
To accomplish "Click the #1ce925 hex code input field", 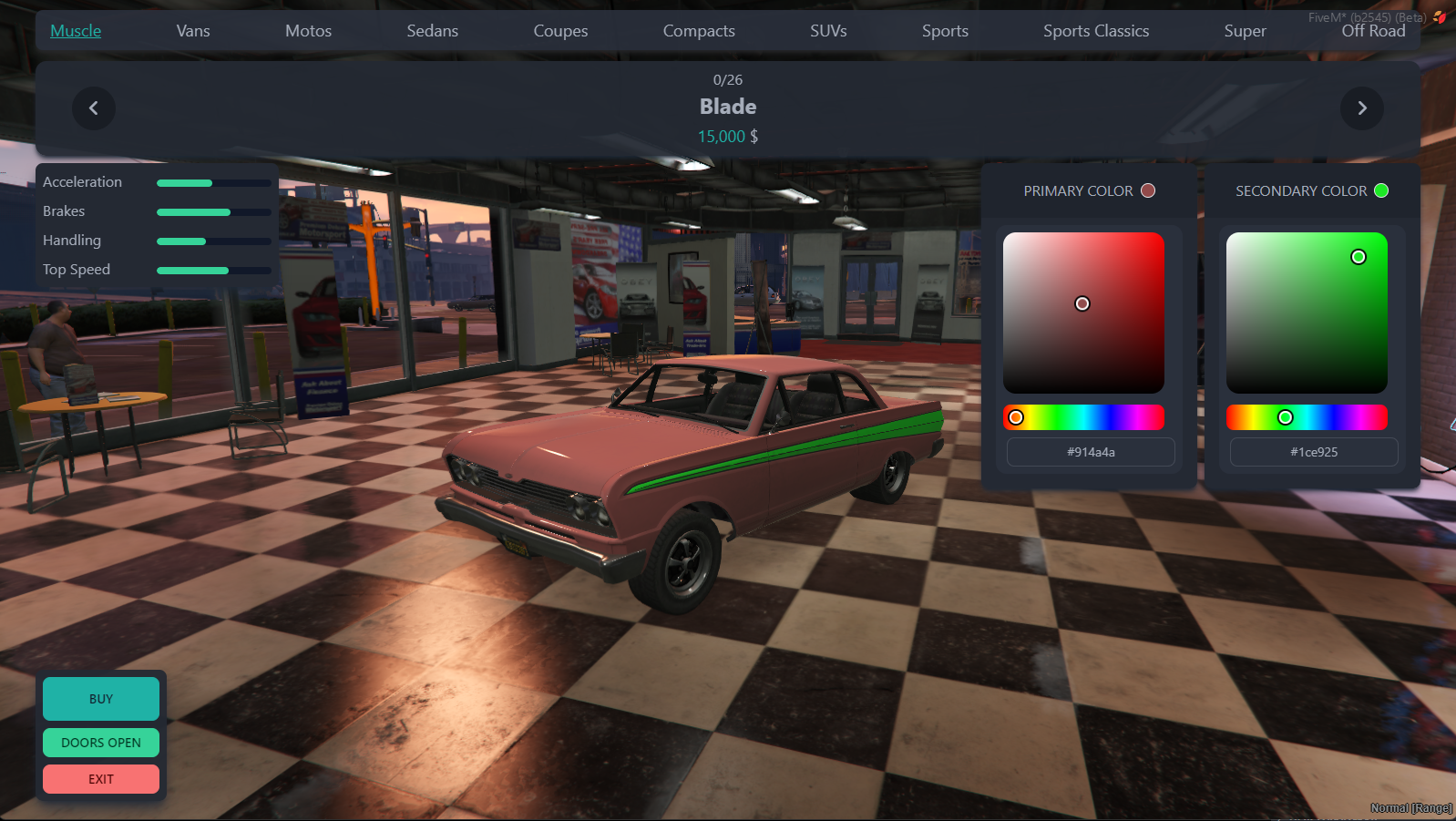I will pos(1313,451).
